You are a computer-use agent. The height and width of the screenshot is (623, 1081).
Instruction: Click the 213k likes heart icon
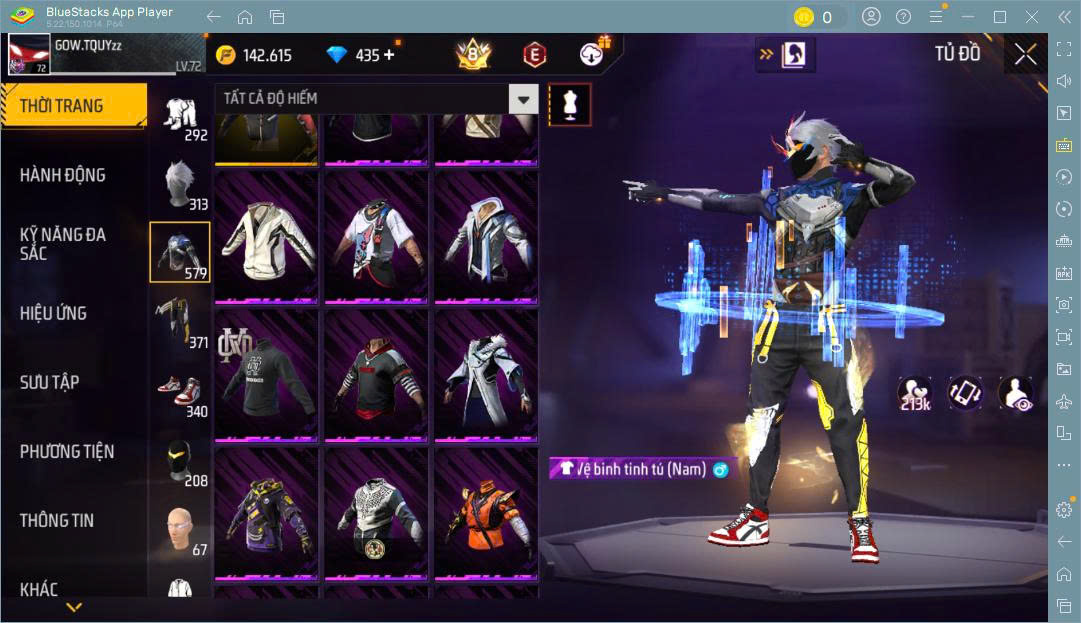pyautogui.click(x=914, y=393)
